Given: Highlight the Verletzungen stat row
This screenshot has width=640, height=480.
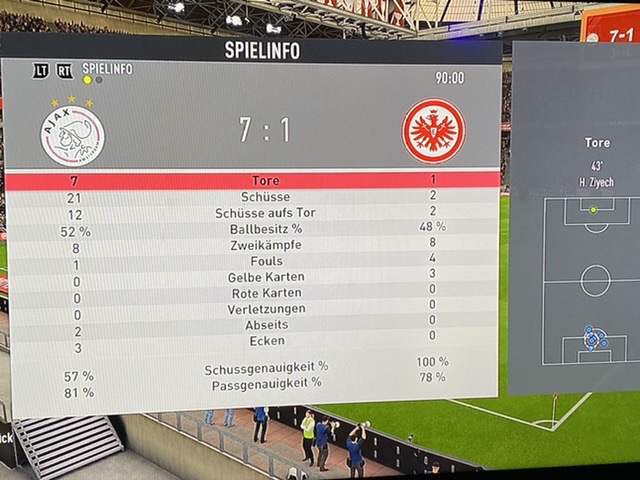Looking at the screenshot, I should [x=252, y=309].
